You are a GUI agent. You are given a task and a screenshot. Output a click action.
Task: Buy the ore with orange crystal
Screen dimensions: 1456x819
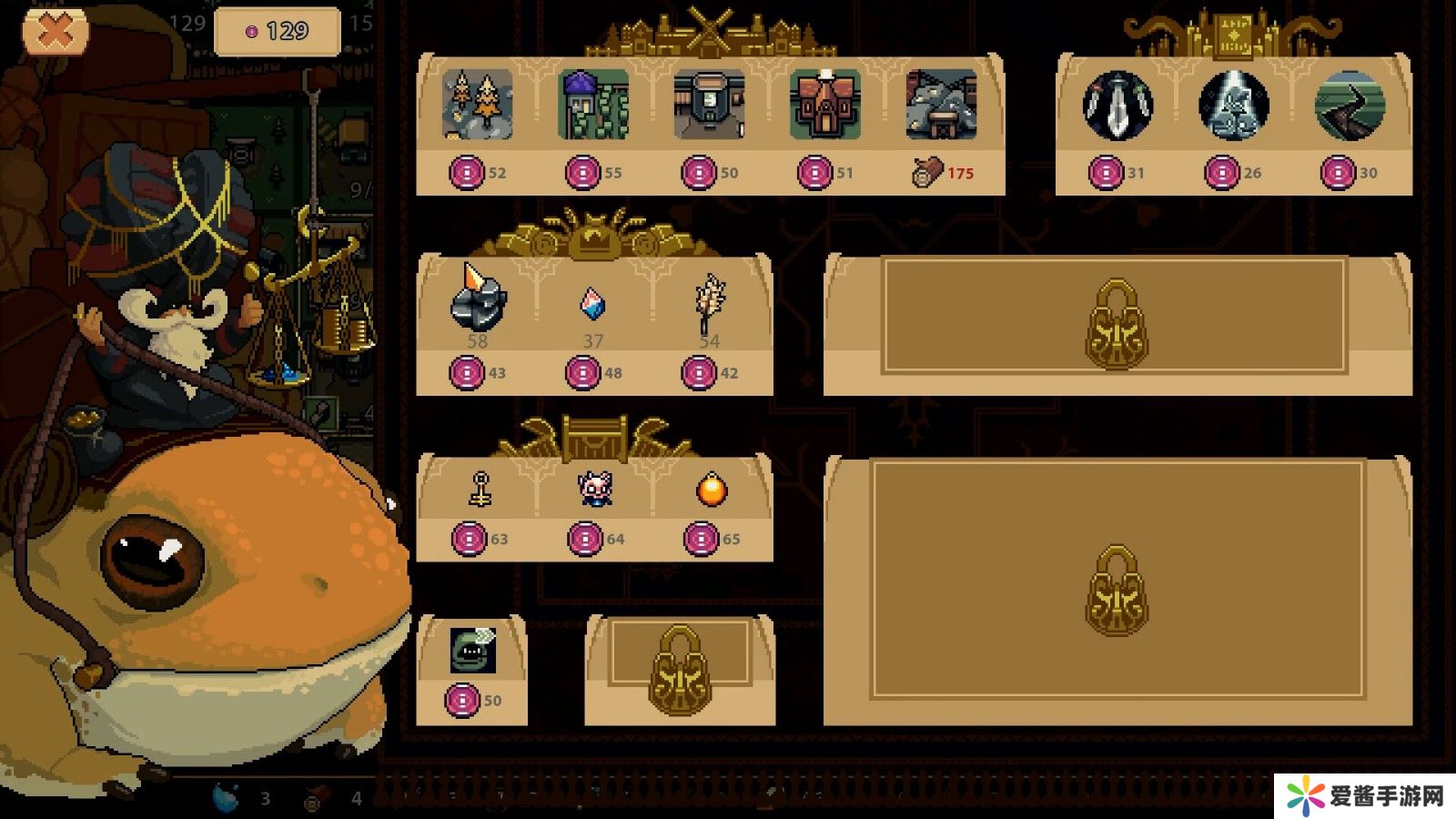[478, 300]
